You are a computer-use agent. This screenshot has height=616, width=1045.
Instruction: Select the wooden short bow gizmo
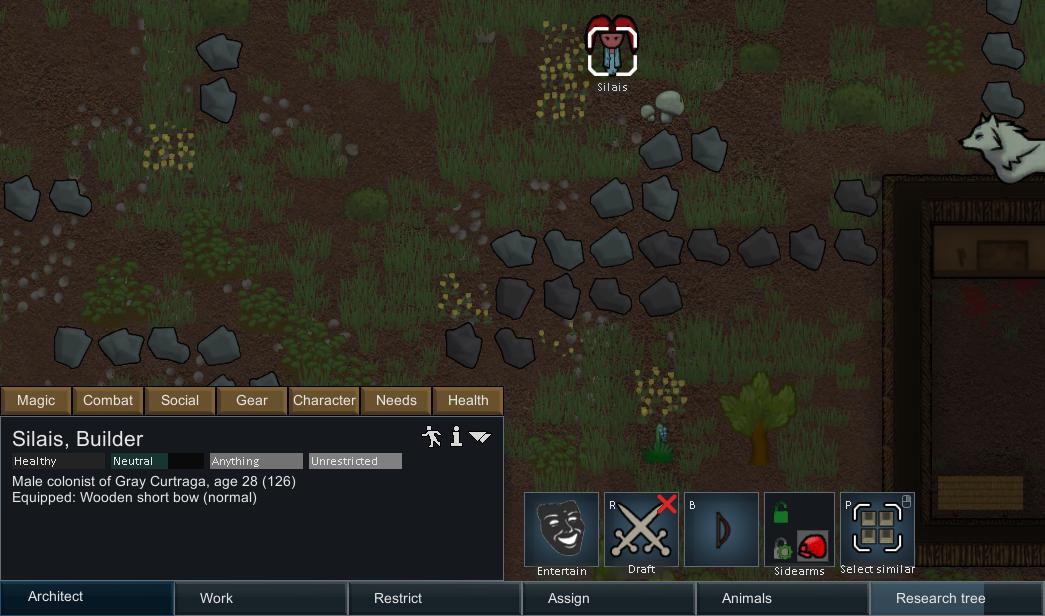click(x=721, y=529)
